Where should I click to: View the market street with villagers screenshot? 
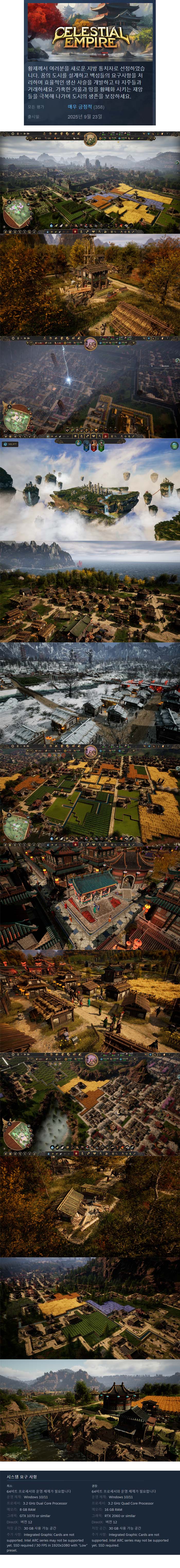coord(90,998)
